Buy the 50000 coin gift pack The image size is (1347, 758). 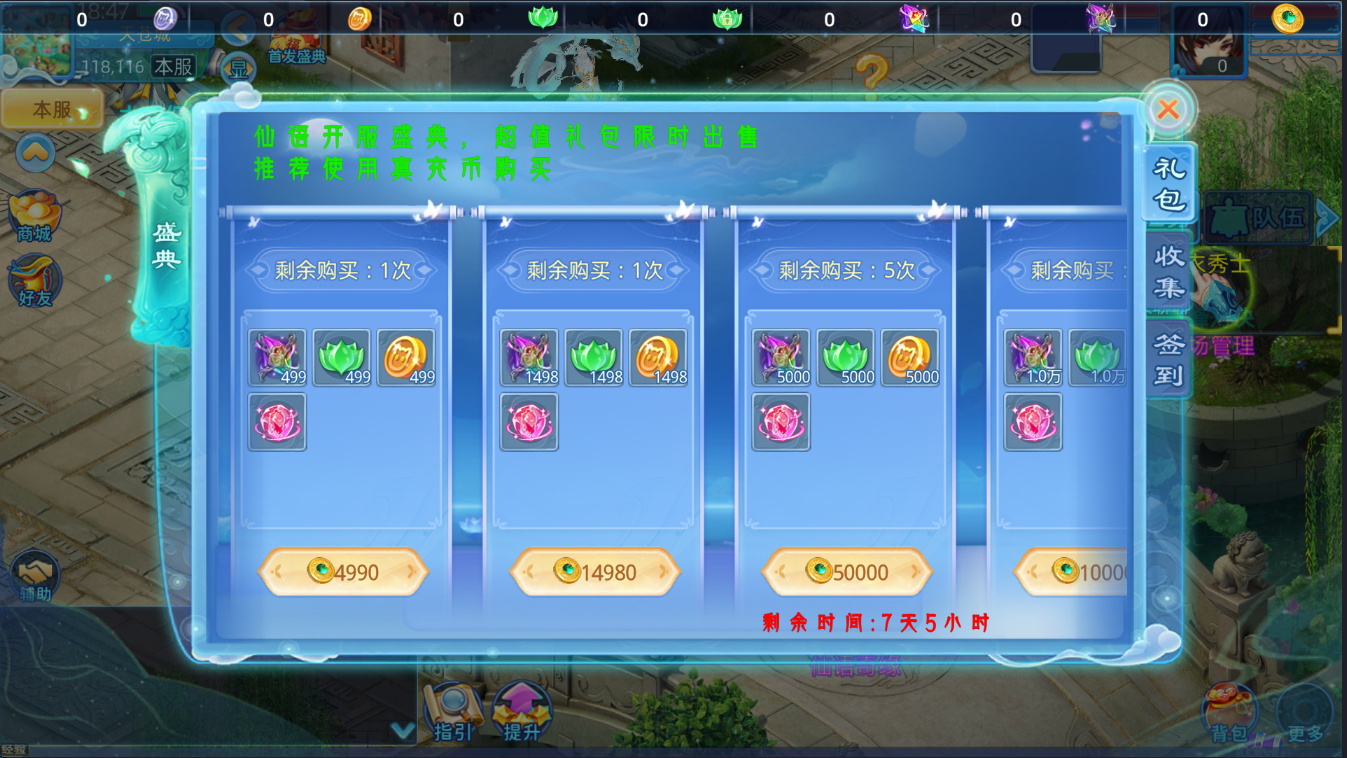point(847,572)
